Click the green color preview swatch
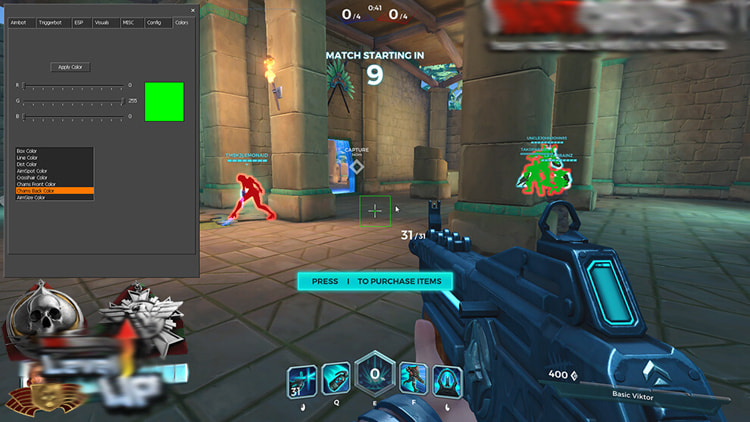The width and height of the screenshot is (750, 422). click(x=164, y=101)
